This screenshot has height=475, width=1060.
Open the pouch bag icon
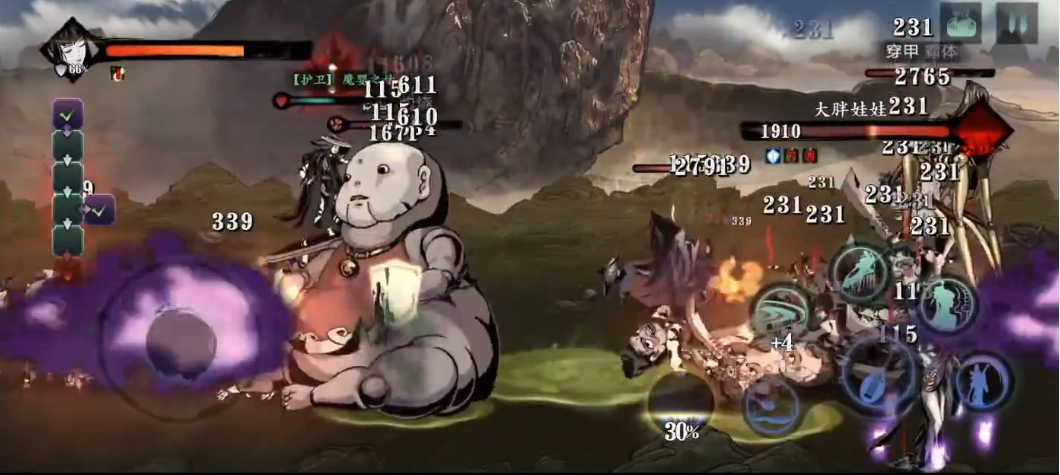tap(958, 22)
